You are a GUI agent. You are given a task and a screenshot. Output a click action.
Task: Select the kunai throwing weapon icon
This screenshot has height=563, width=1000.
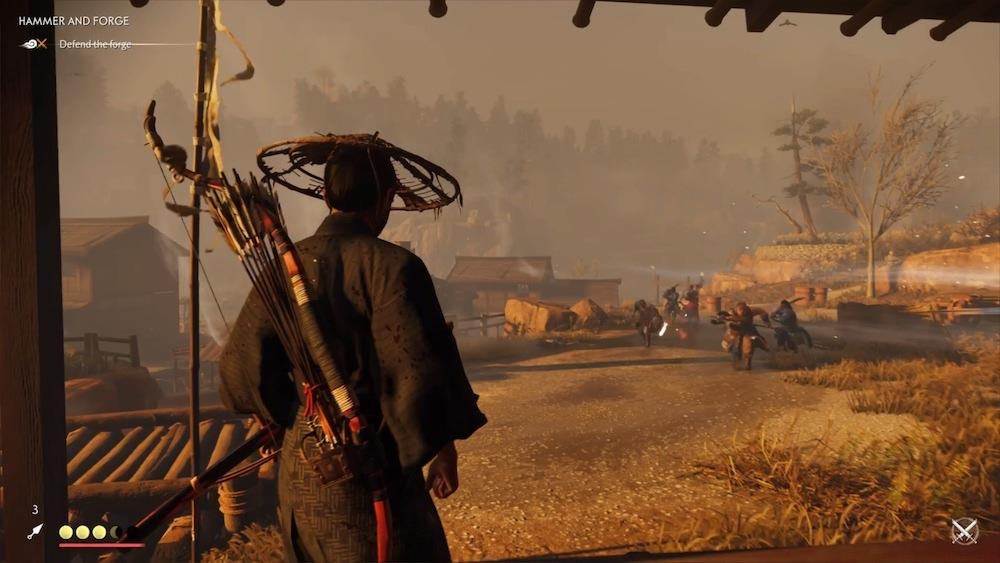[35, 532]
